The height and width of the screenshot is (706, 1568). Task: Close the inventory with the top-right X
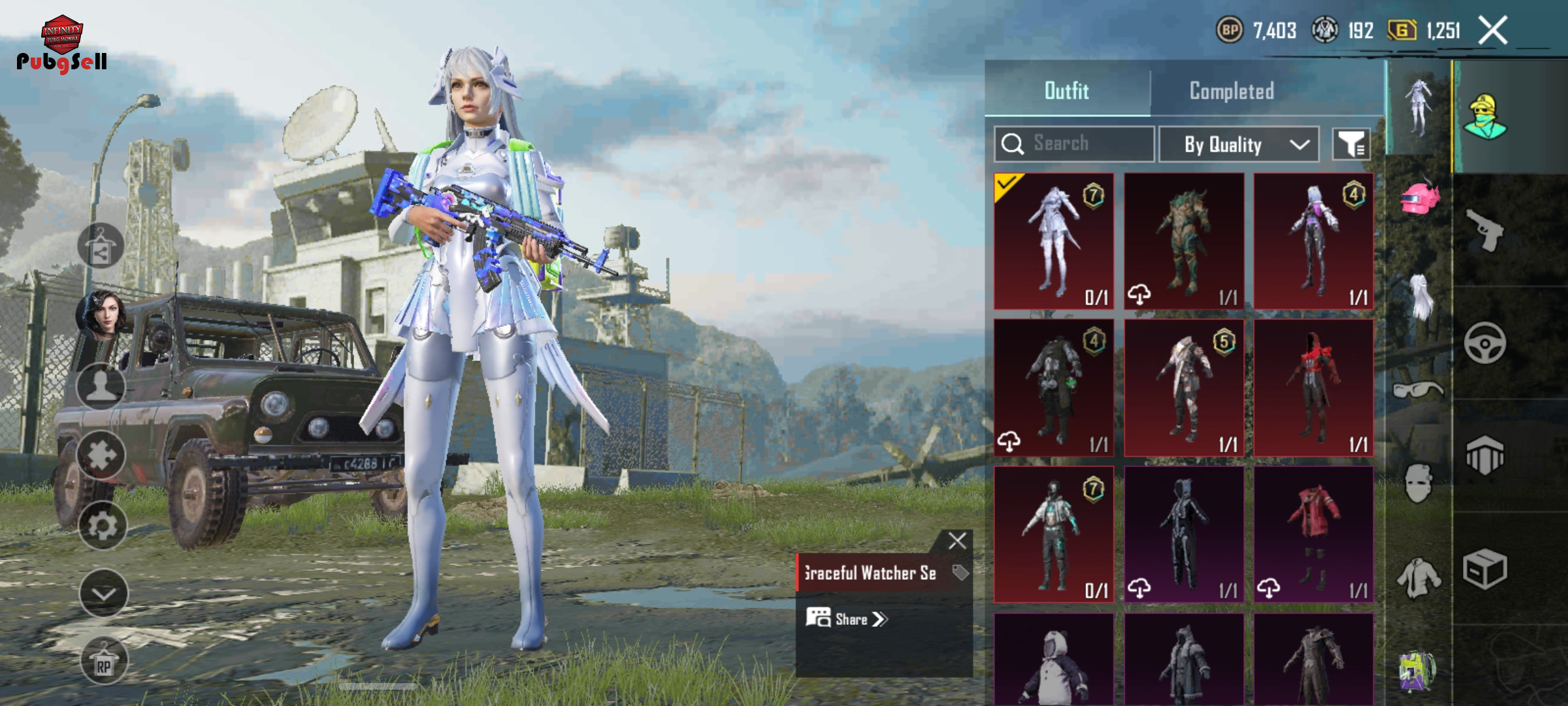pyautogui.click(x=1493, y=30)
